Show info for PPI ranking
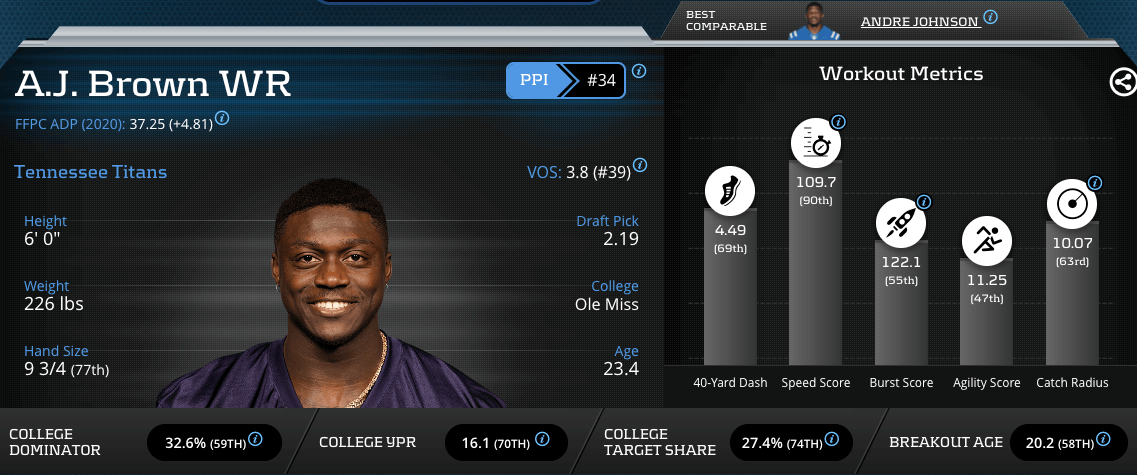This screenshot has width=1137, height=475. (639, 71)
